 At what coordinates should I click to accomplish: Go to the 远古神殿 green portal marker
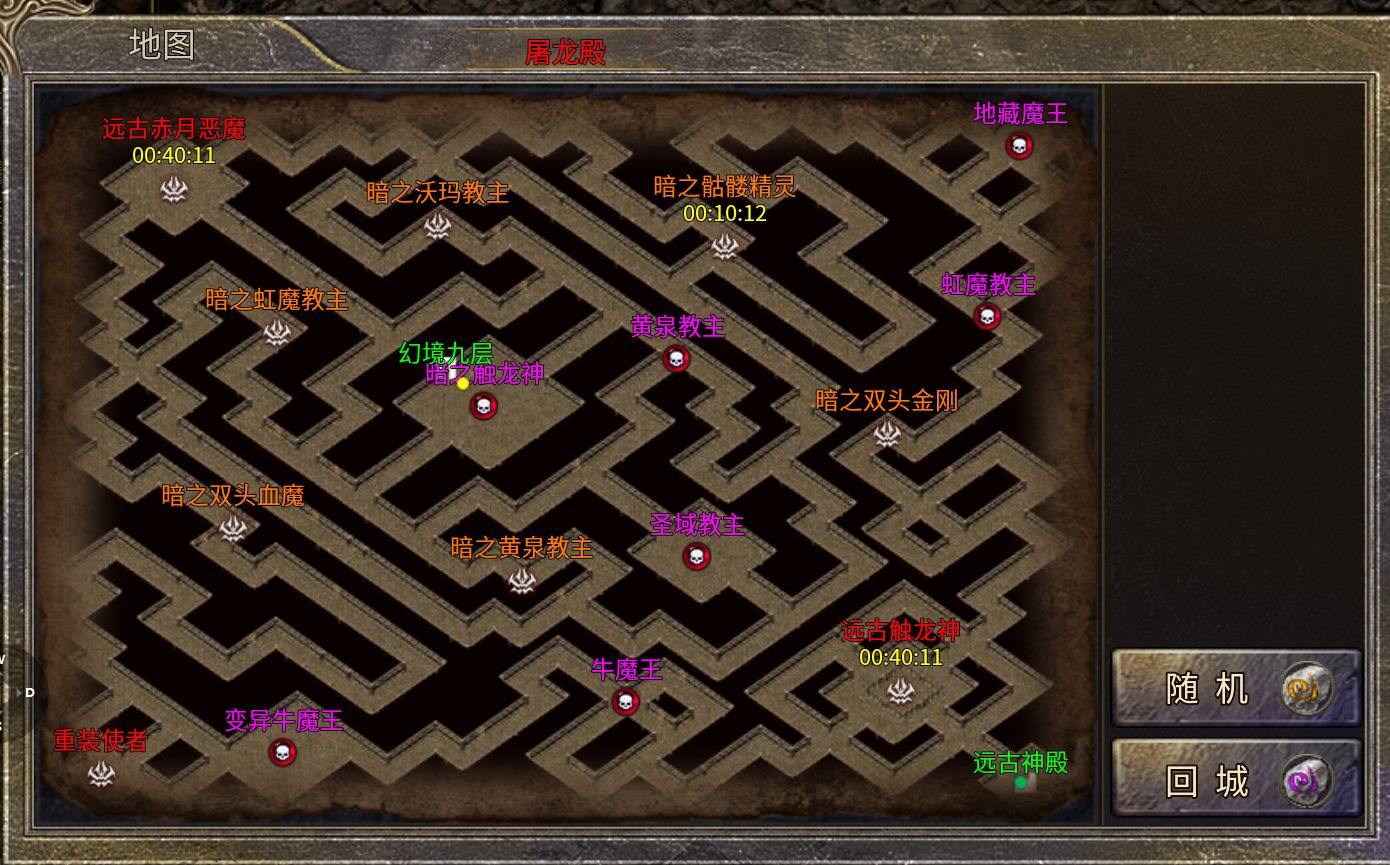coord(1021,783)
